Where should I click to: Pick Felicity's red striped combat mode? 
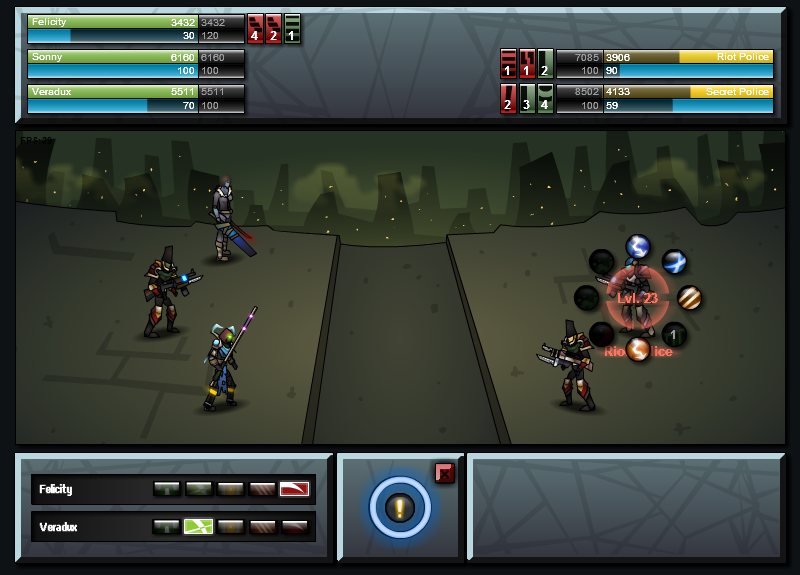pyautogui.click(x=262, y=489)
